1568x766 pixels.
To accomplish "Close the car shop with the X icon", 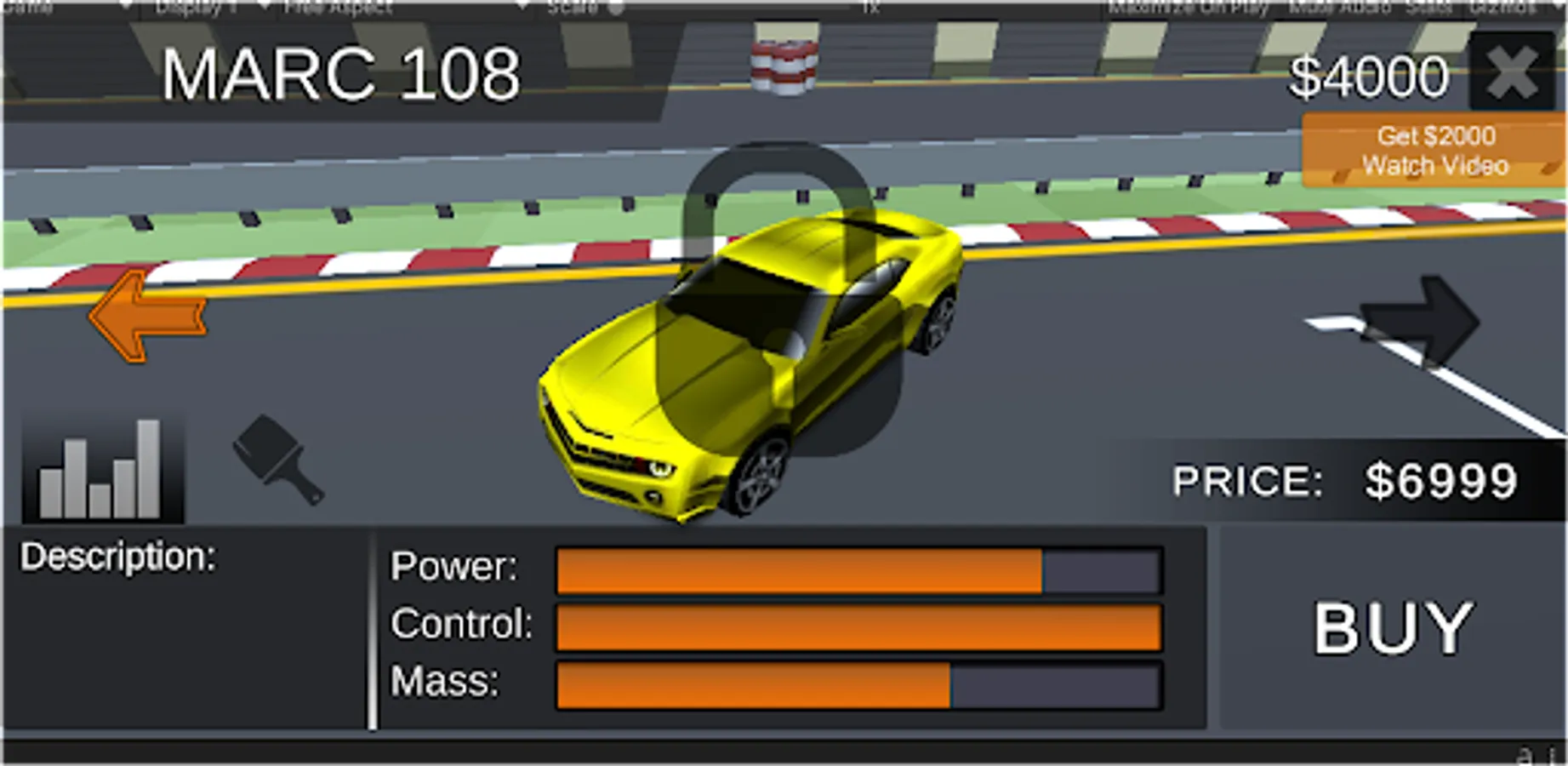I will (x=1510, y=72).
